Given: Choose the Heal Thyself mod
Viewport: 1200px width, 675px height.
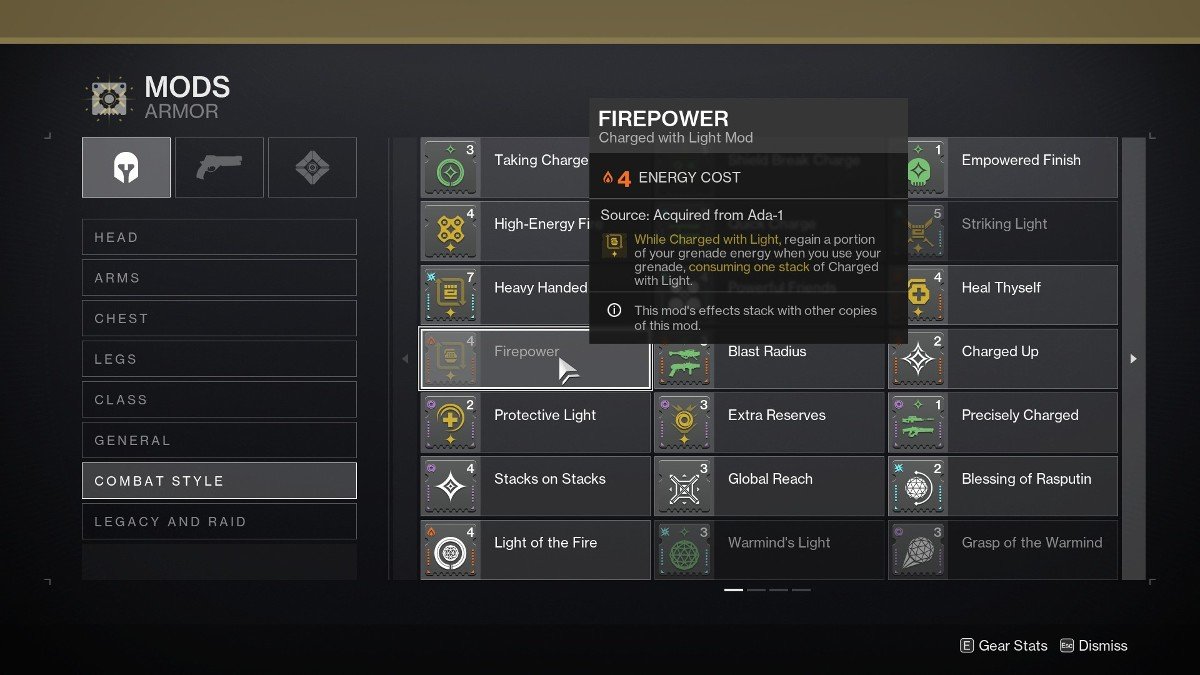Looking at the screenshot, I should tap(1002, 295).
